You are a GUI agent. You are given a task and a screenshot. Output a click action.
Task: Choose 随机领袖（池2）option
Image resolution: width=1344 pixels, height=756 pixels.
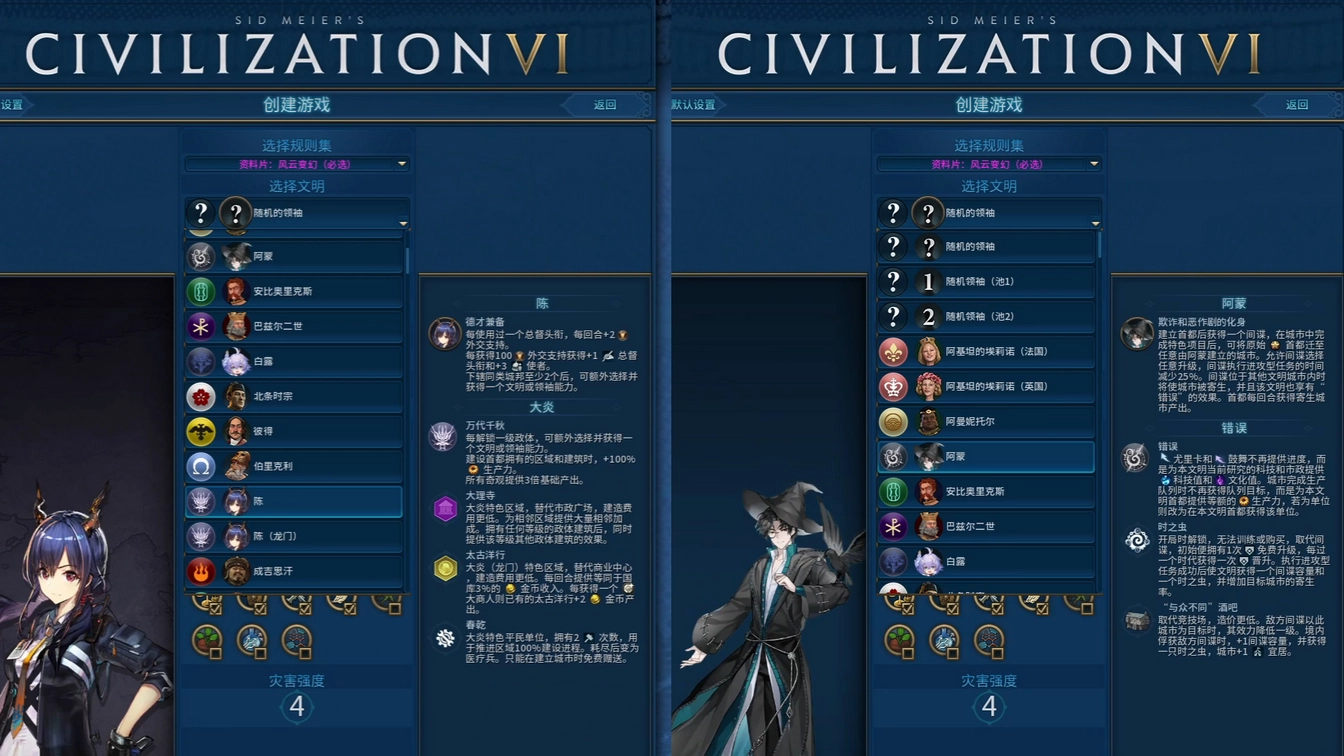point(986,317)
